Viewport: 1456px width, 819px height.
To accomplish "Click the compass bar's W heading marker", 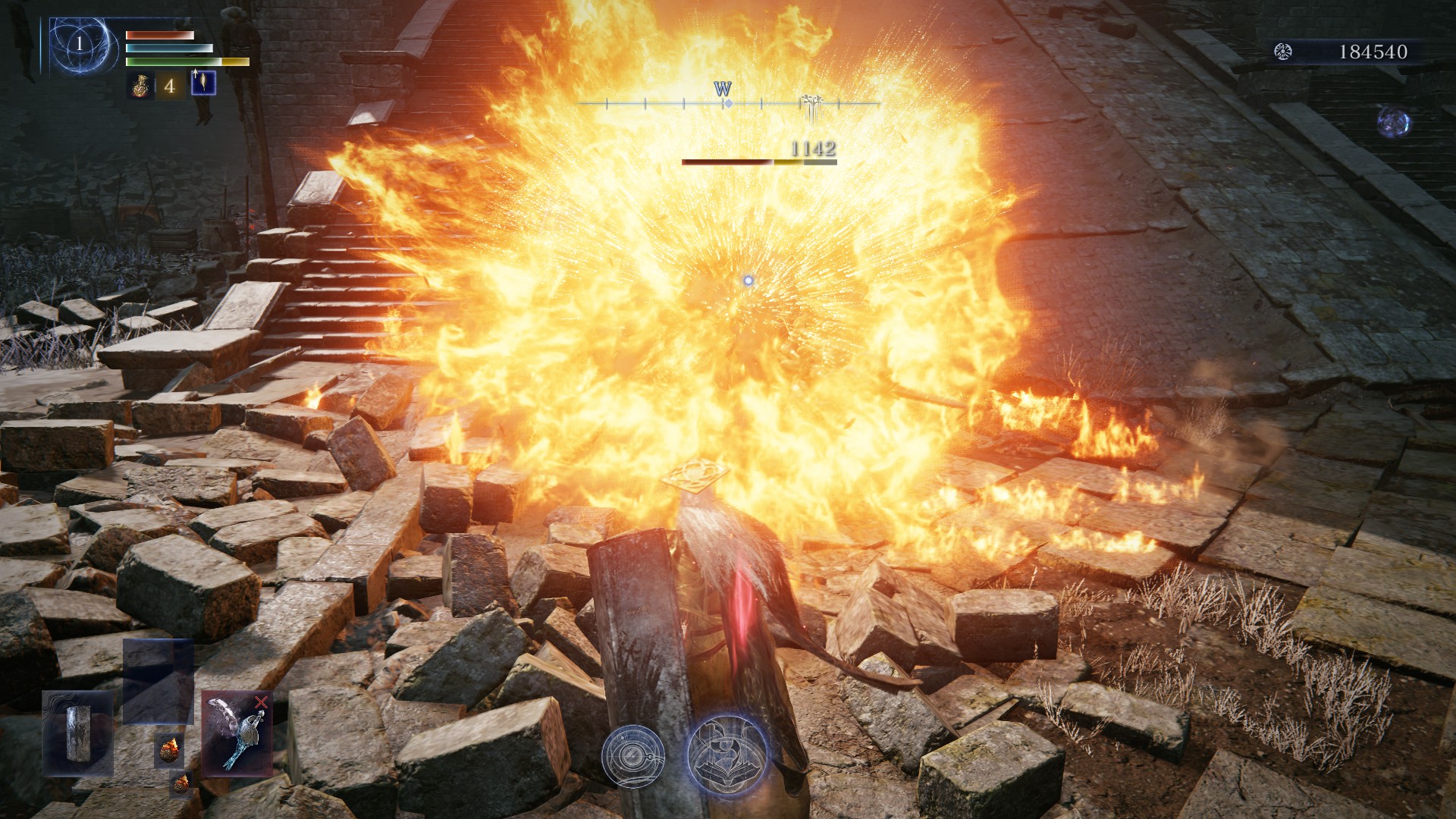I will pyautogui.click(x=723, y=90).
